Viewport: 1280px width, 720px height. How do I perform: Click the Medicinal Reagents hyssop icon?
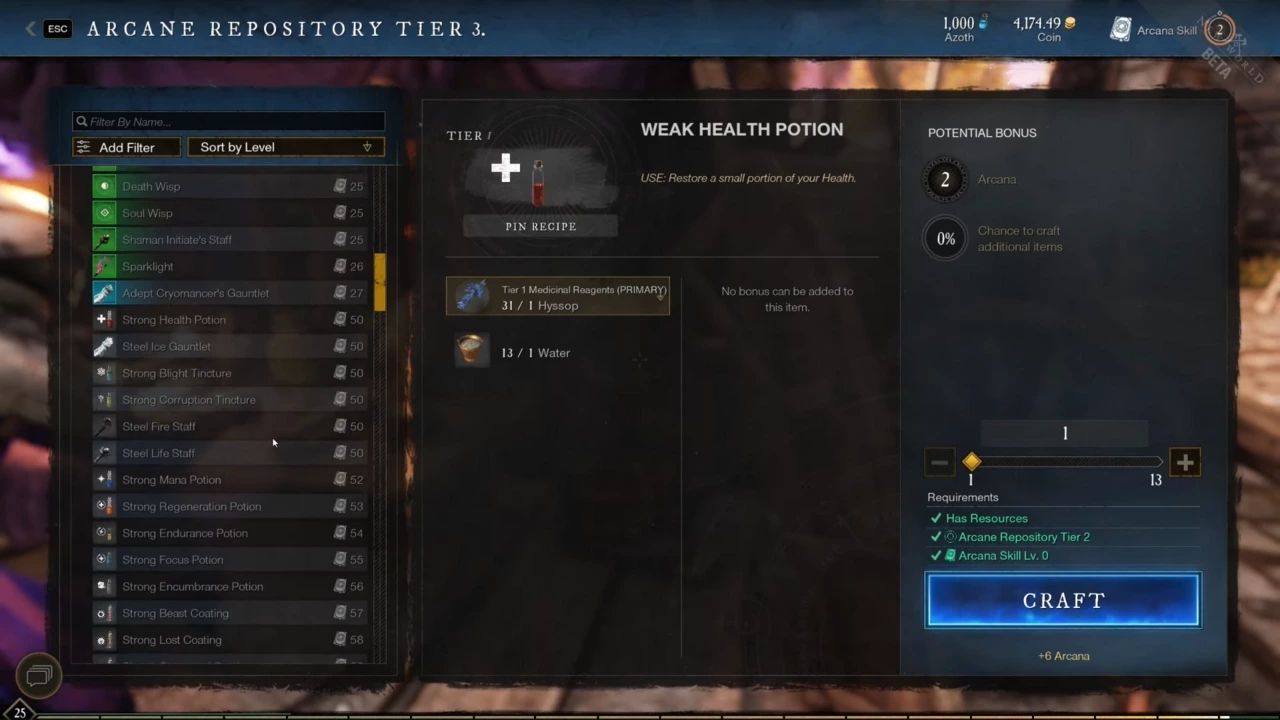(471, 296)
